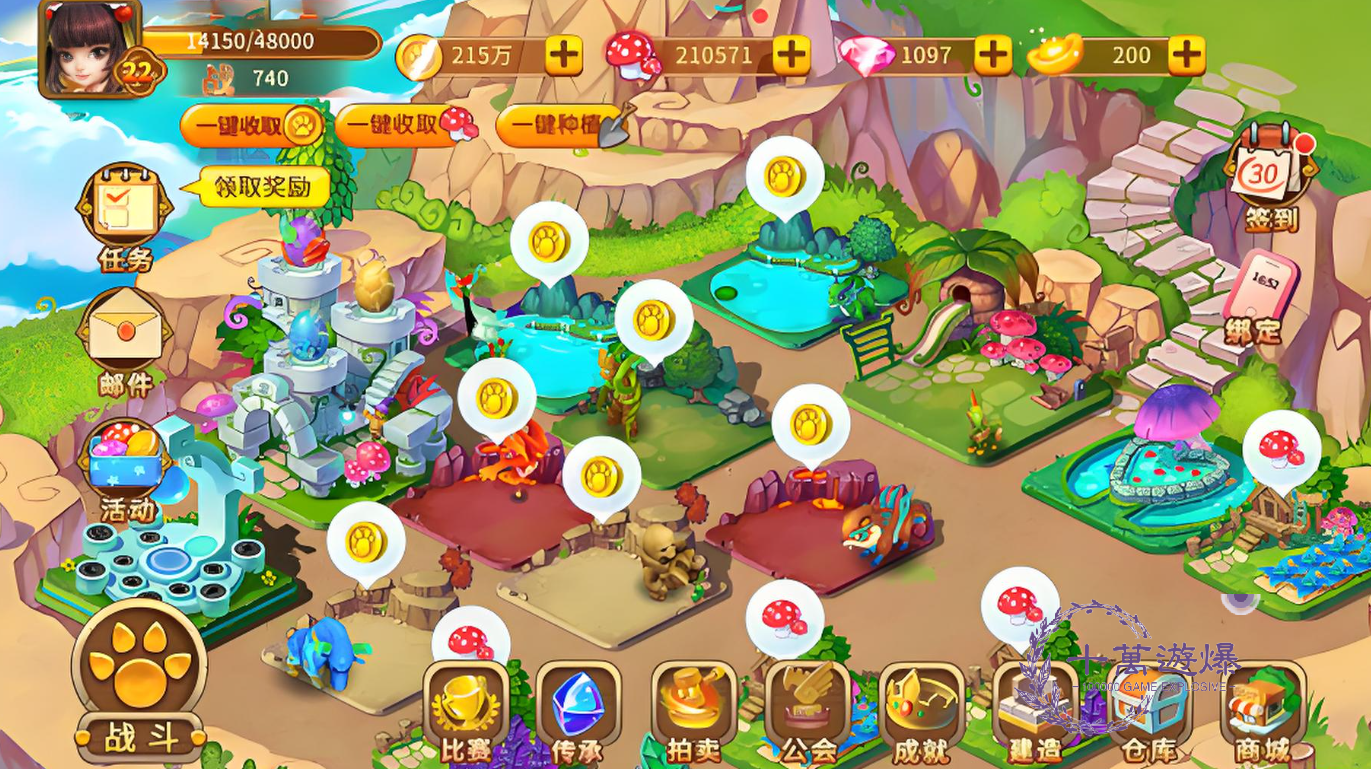Tap the plus next to mushroom count

point(791,56)
